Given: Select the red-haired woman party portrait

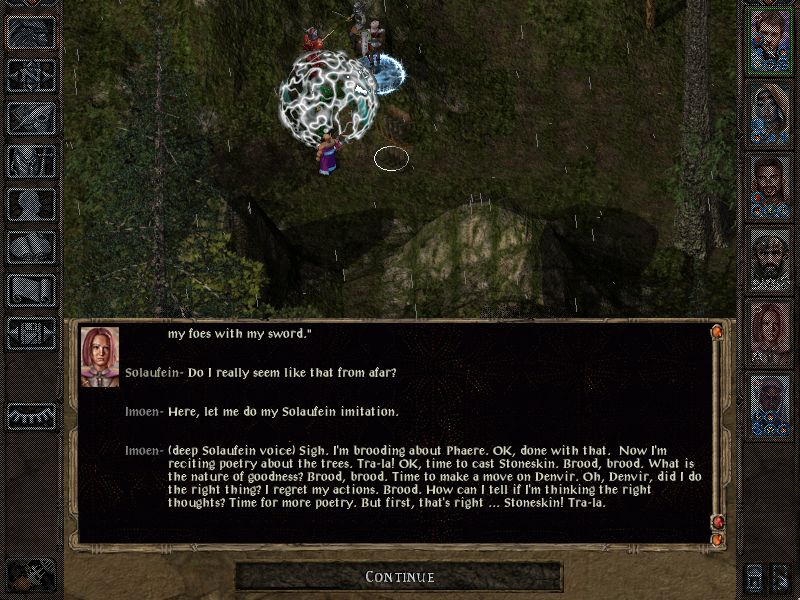Looking at the screenshot, I should tap(769, 334).
